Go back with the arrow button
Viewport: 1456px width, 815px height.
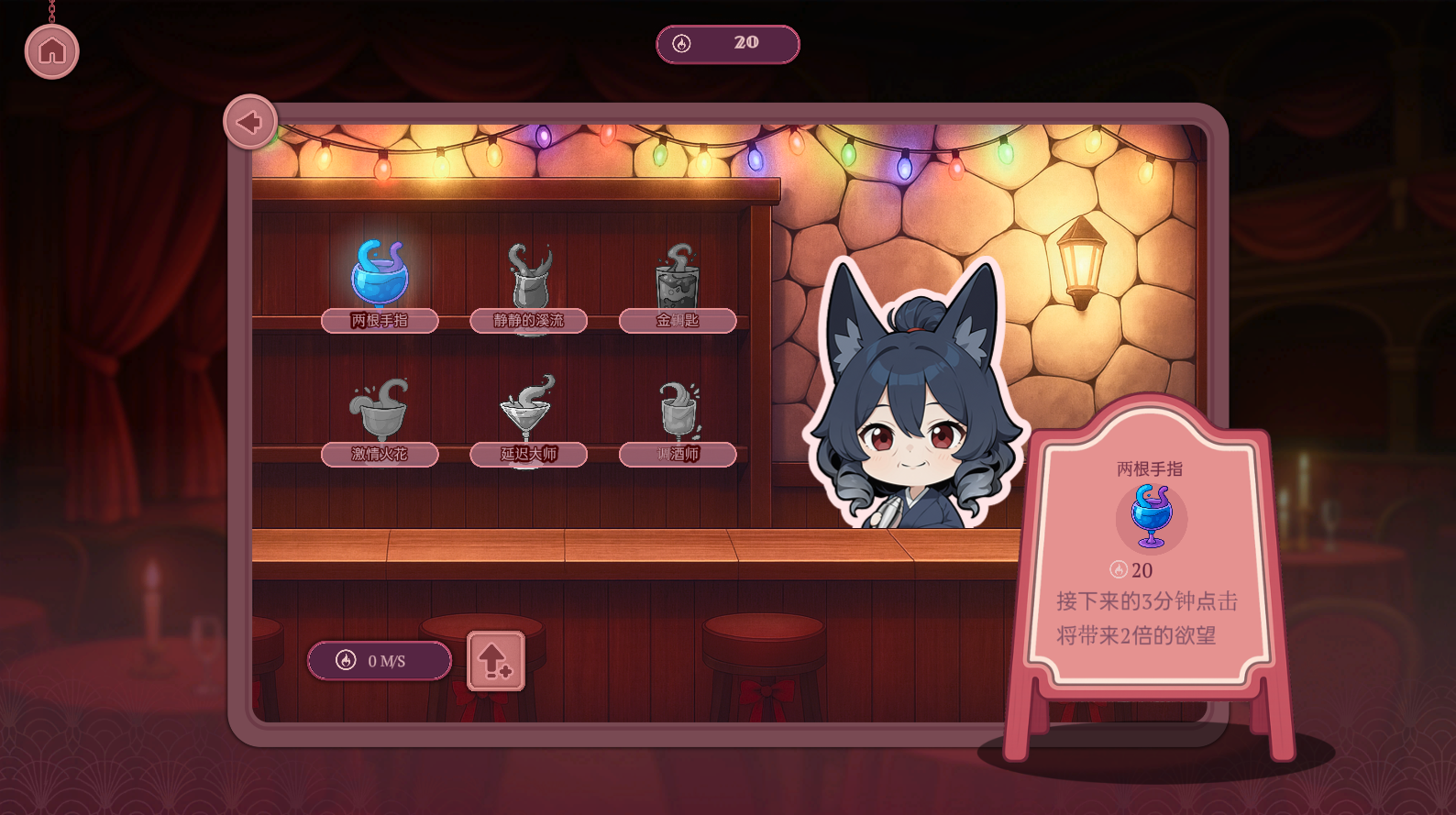point(250,122)
